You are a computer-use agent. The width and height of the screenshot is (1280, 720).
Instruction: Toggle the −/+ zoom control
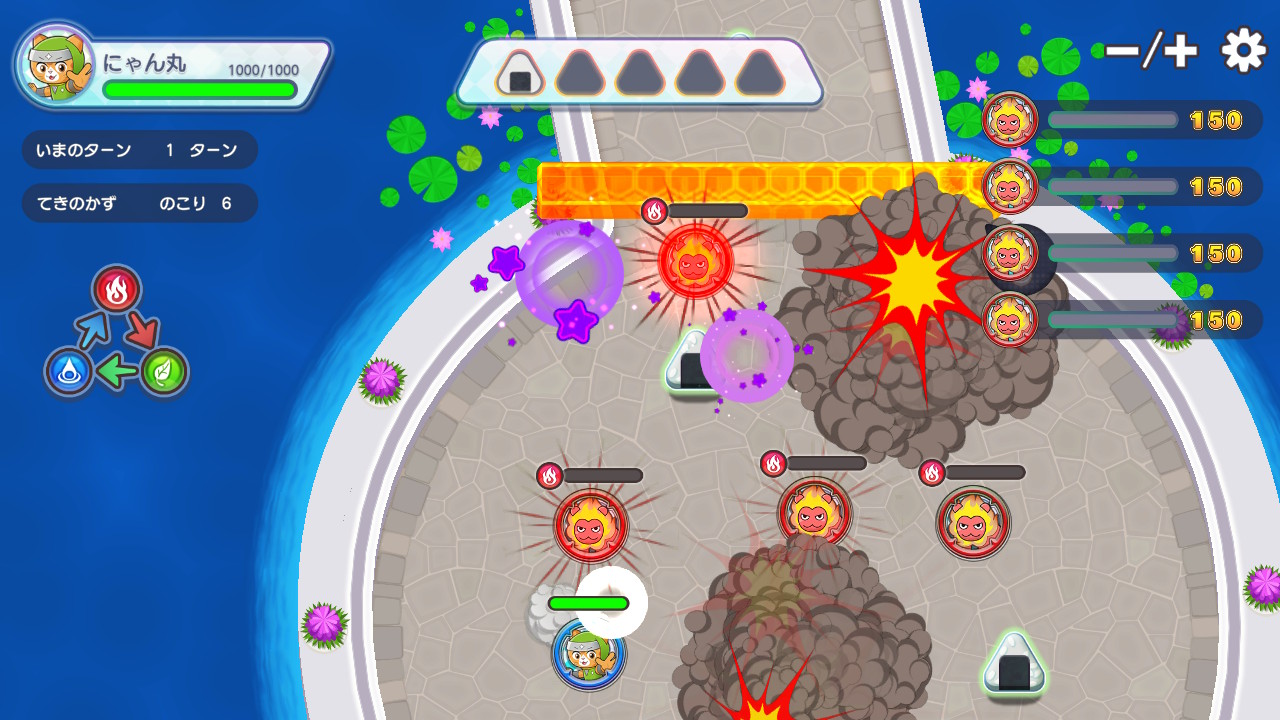point(1152,51)
